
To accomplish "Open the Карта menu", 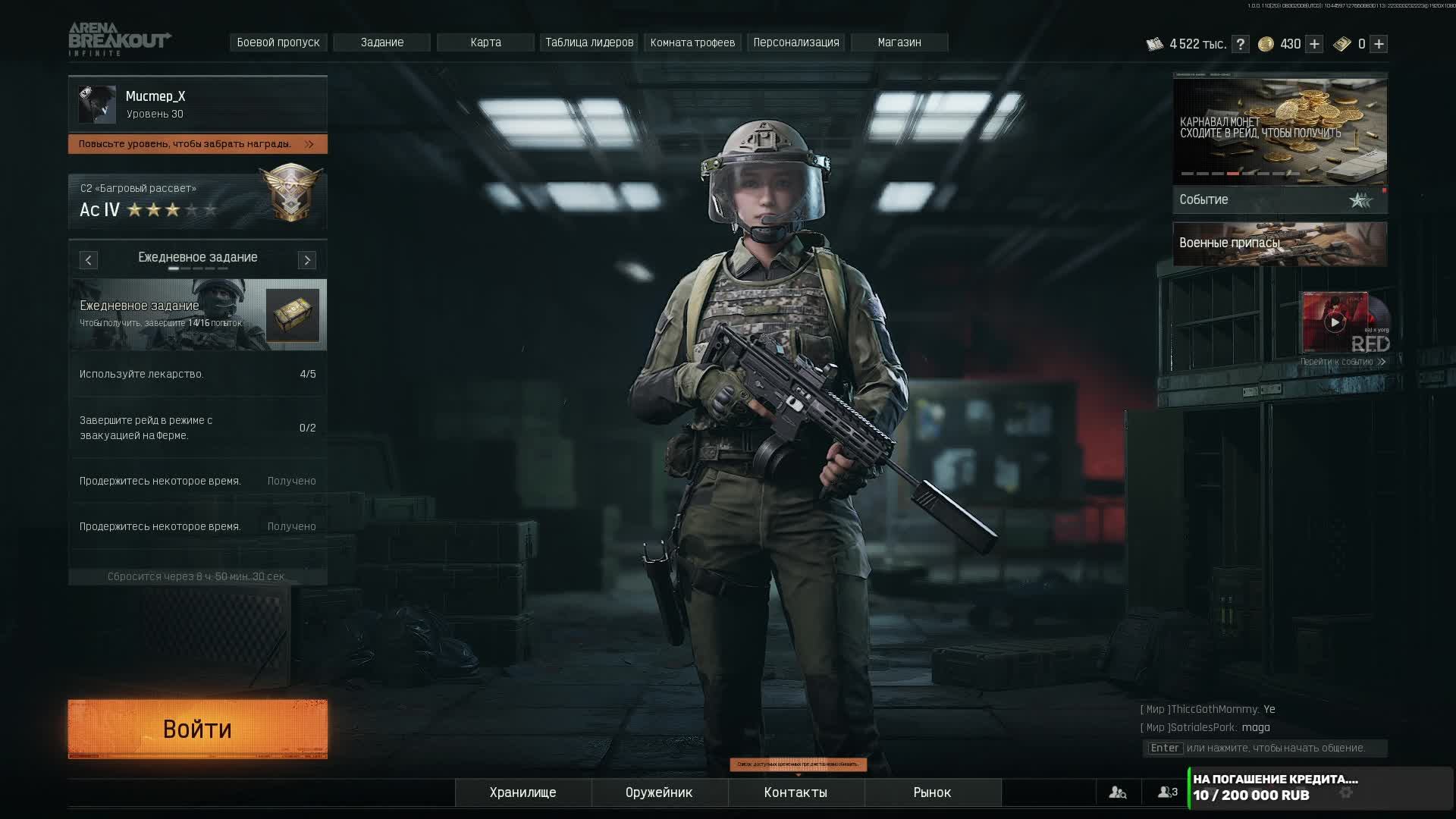I will (485, 42).
